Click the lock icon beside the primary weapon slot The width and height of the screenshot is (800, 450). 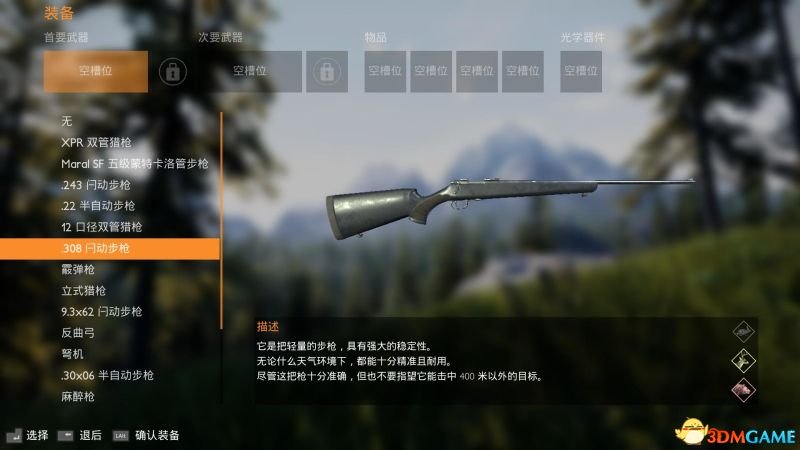[173, 71]
